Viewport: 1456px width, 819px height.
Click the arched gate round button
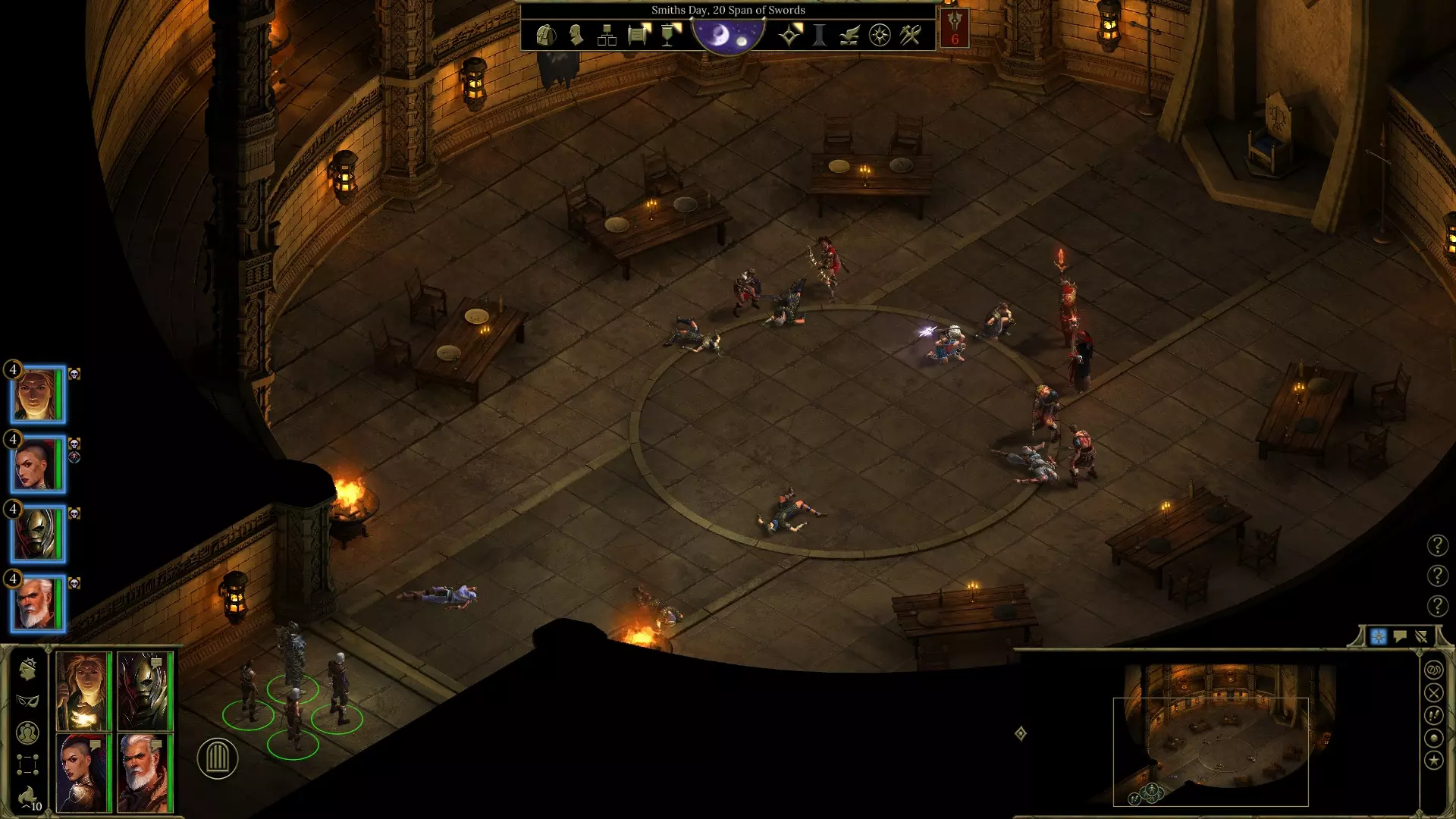pyautogui.click(x=218, y=758)
